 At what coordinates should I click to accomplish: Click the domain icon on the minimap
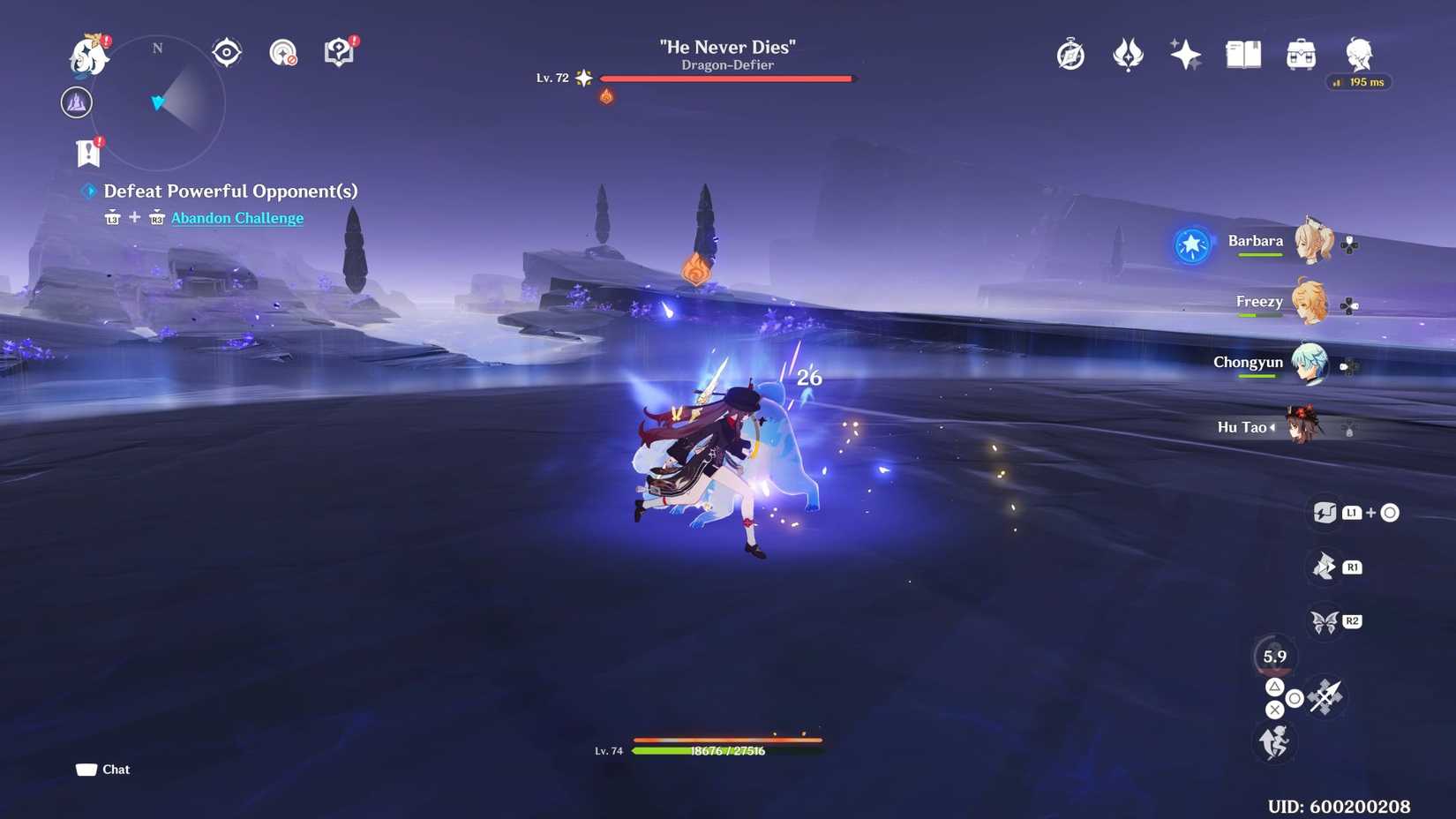(x=76, y=102)
